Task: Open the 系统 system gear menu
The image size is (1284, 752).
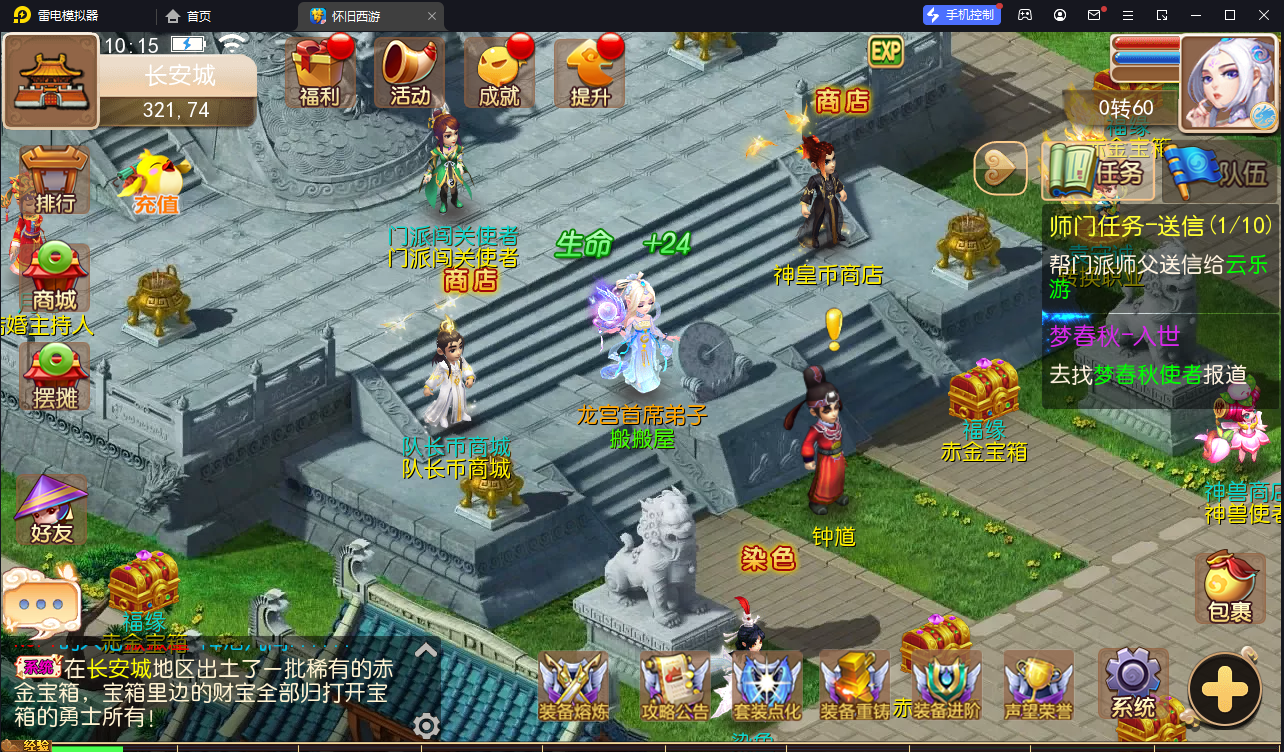Action: pos(1131,683)
